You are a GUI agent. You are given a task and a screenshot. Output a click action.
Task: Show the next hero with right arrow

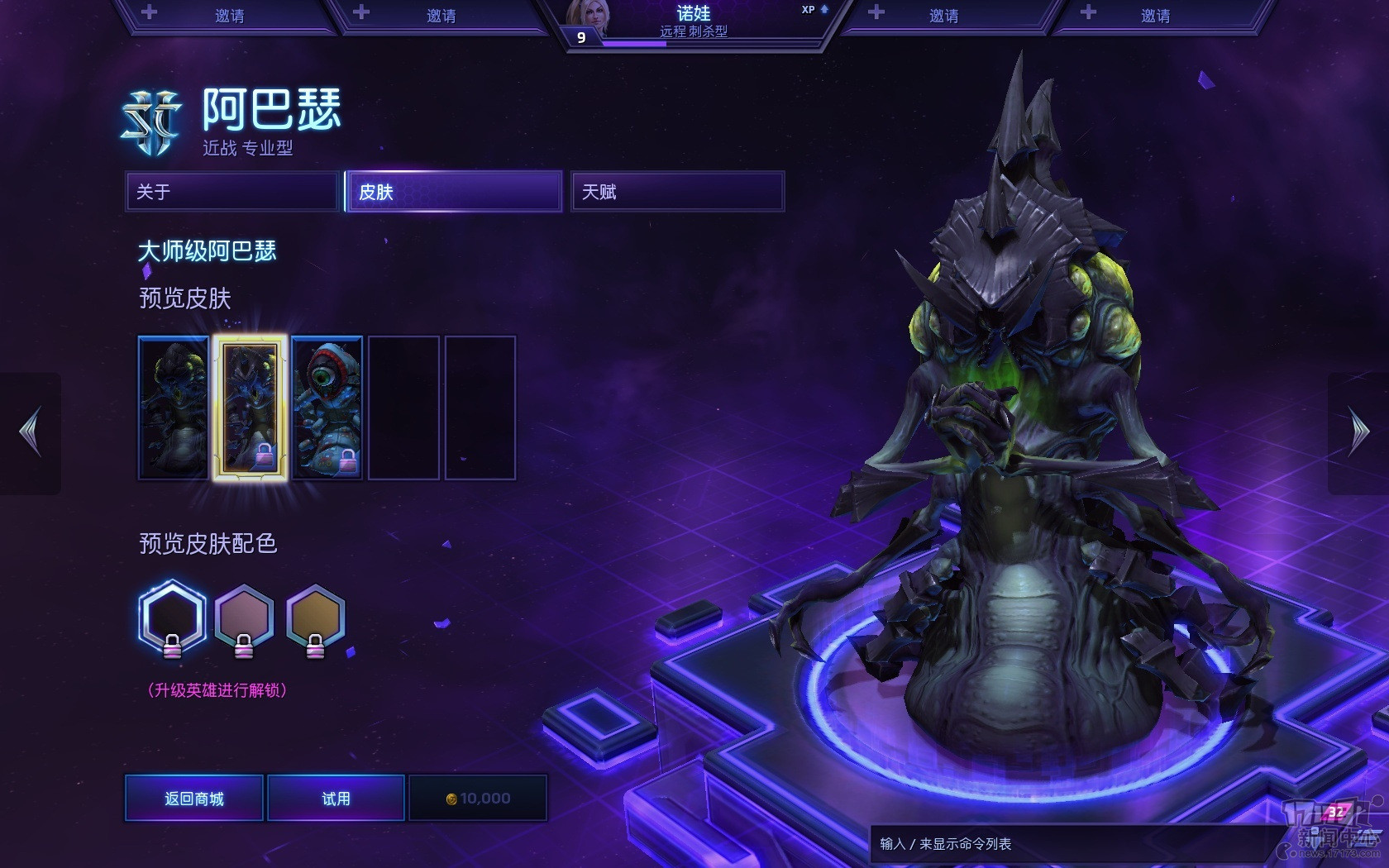(x=1358, y=432)
